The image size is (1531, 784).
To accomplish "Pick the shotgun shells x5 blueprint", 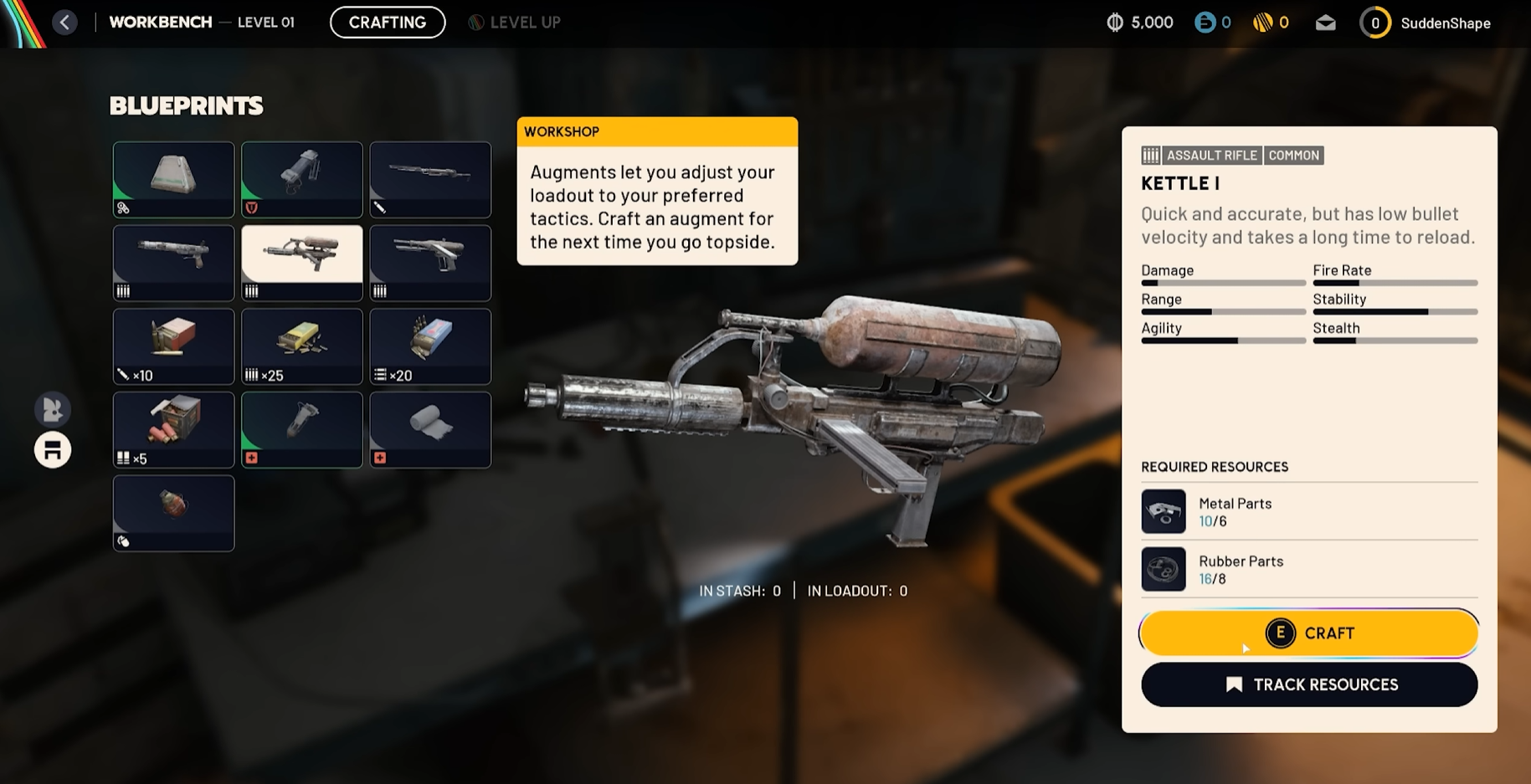I will pos(173,429).
